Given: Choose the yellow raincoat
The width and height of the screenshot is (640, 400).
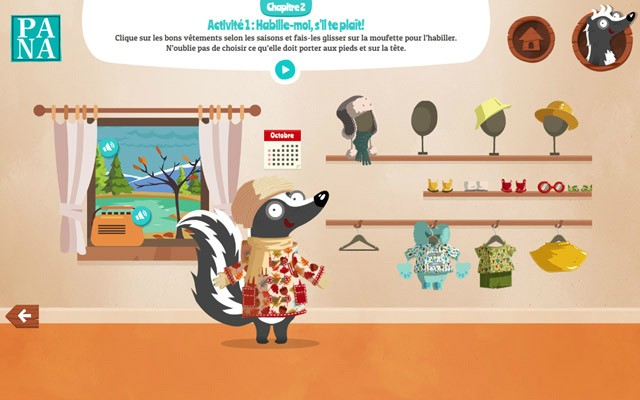Looking at the screenshot, I should tap(558, 256).
